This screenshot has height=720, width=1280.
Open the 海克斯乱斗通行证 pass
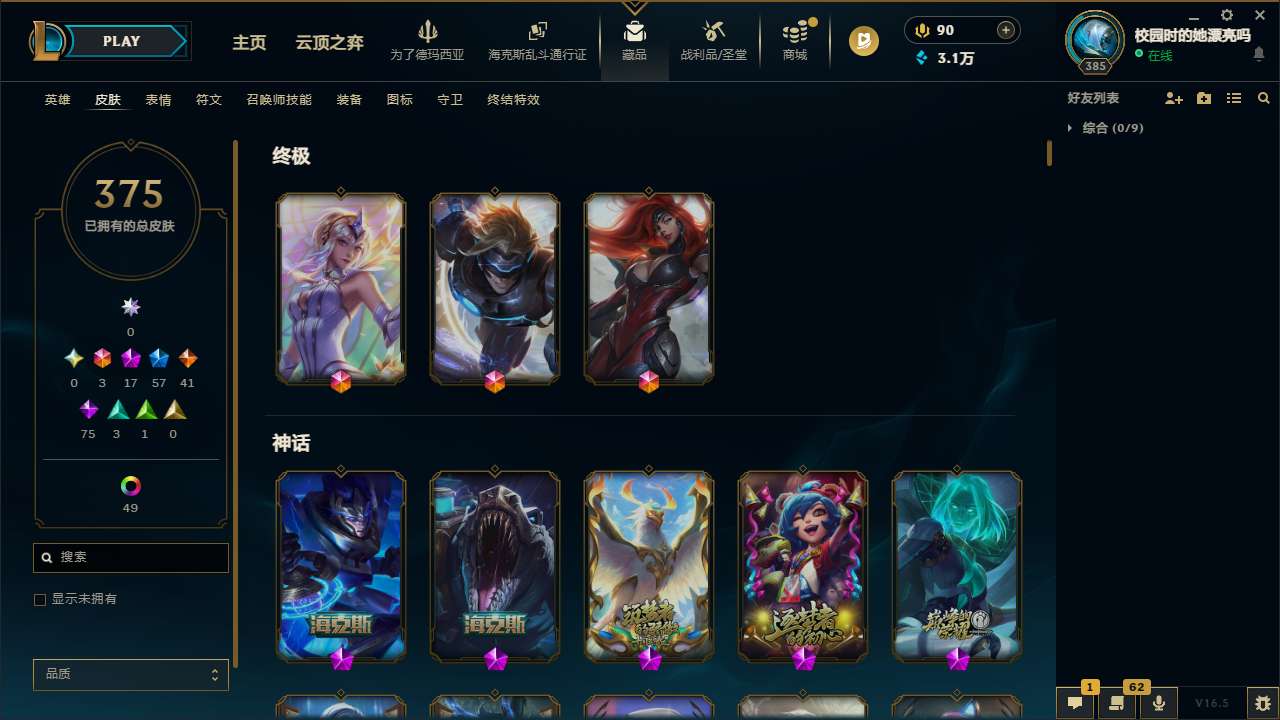[537, 41]
